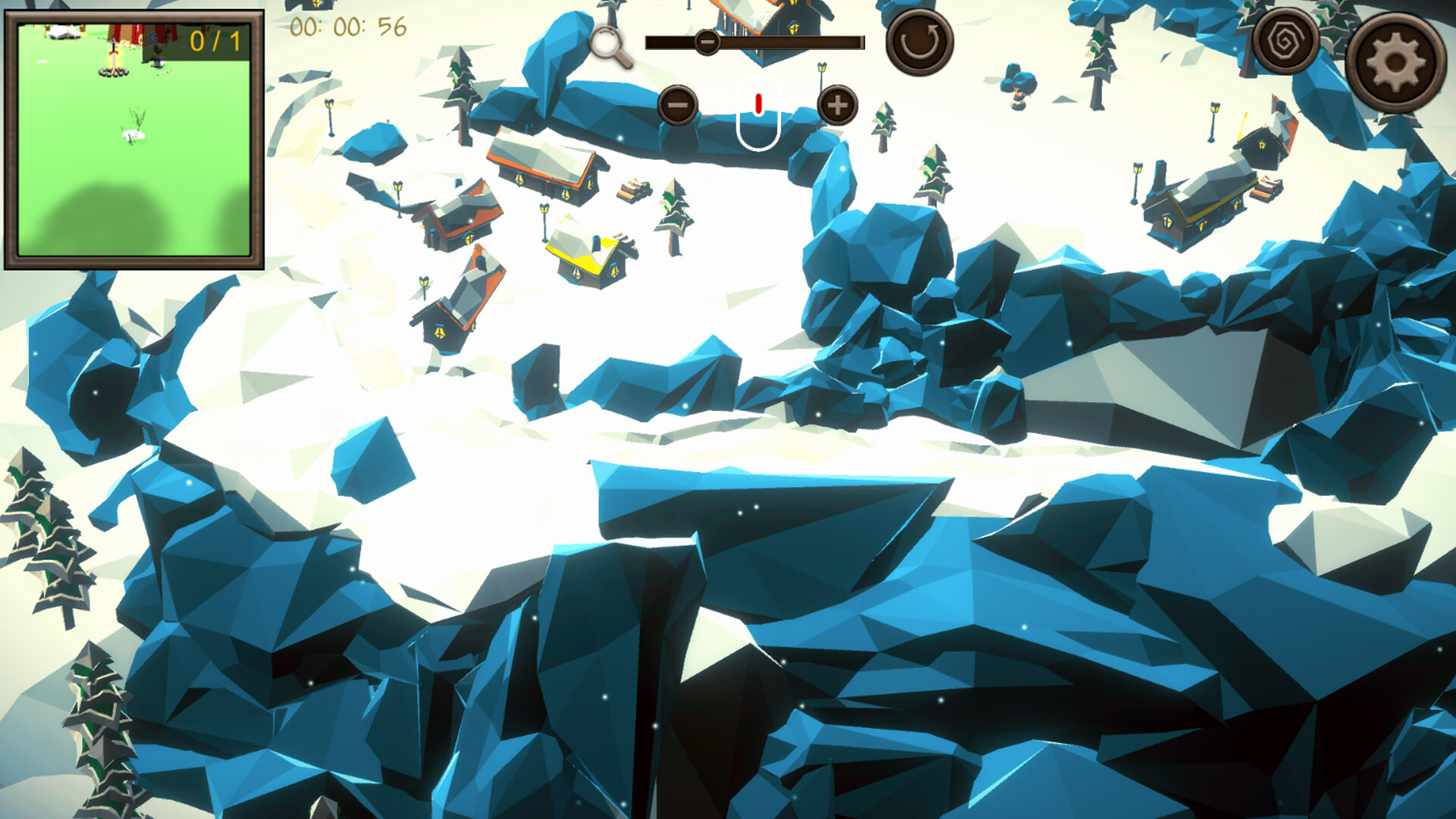The width and height of the screenshot is (1456, 819).
Task: Click the zoom slider handle
Action: pos(707,42)
